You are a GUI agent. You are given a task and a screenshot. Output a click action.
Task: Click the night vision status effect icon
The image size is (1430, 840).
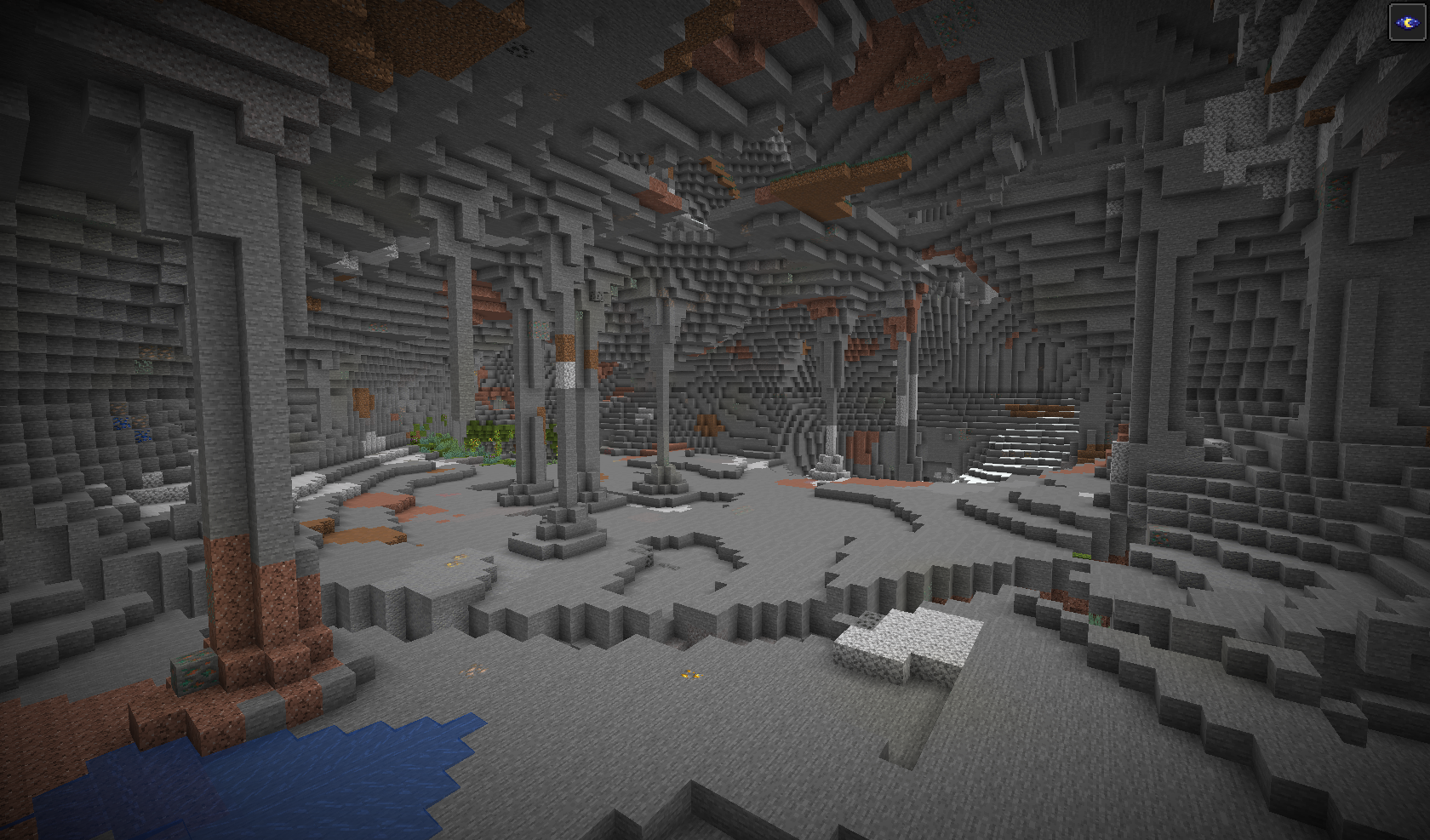point(1407,22)
